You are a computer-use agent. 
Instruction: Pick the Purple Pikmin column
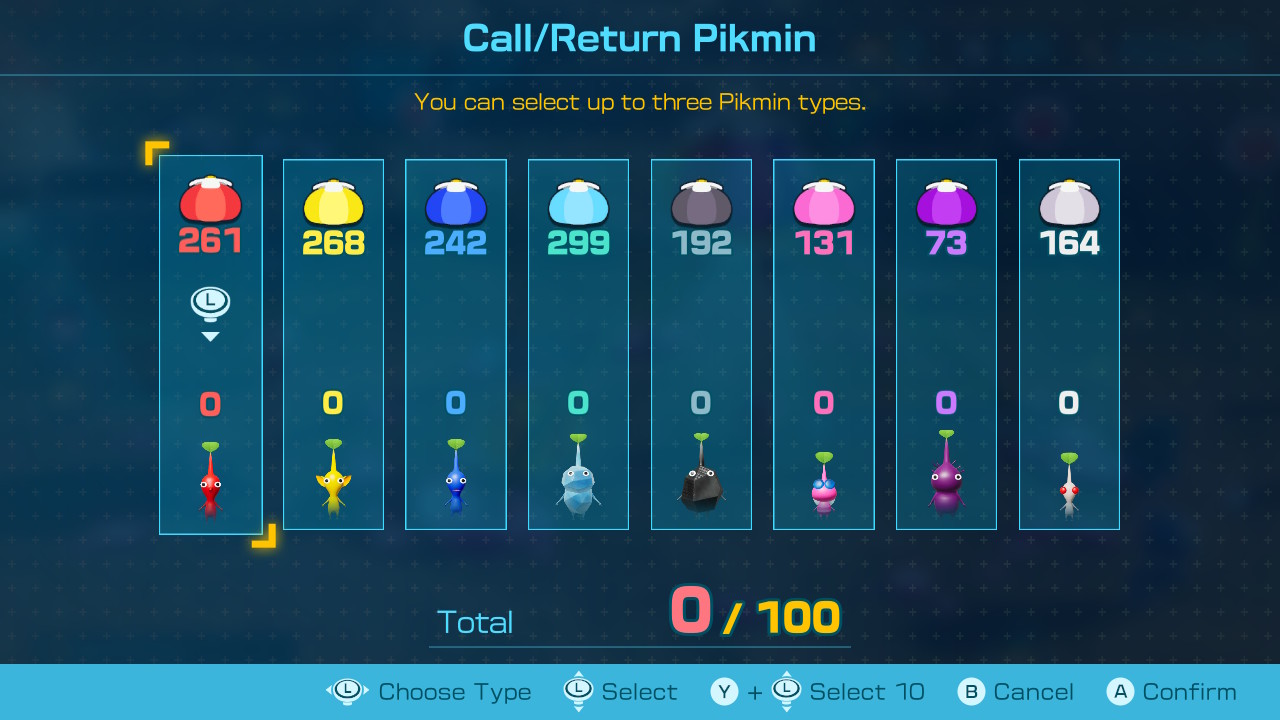click(946, 345)
